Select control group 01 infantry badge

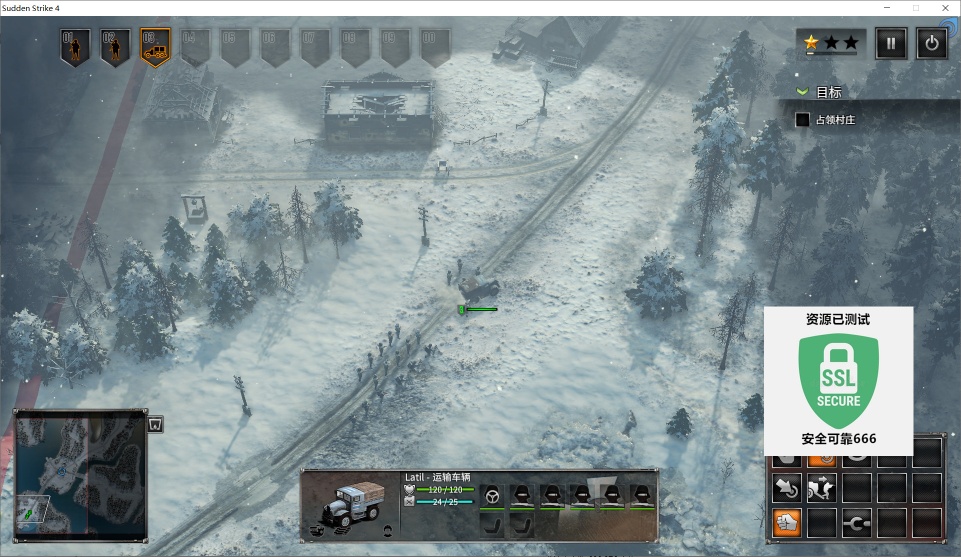75,46
